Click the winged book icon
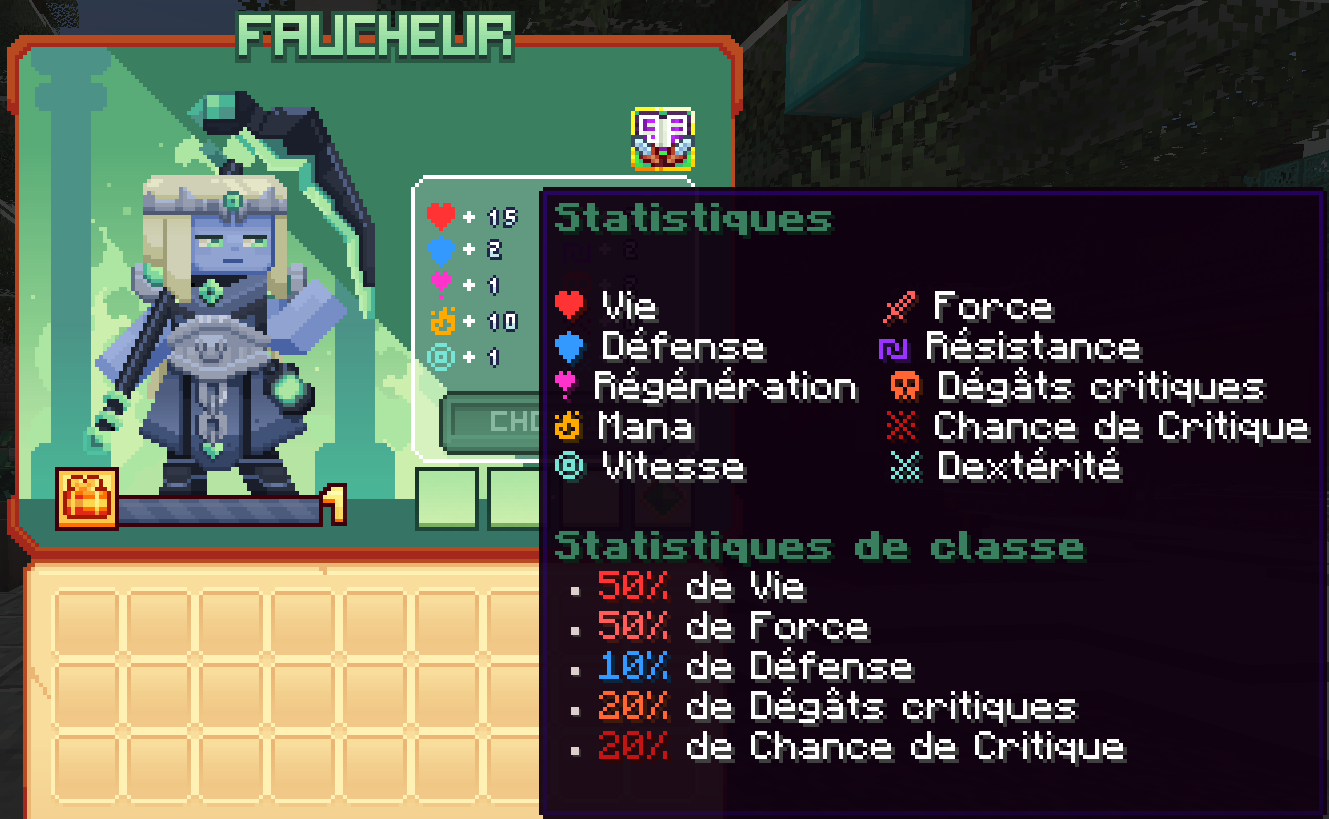The height and width of the screenshot is (819, 1329). [x=663, y=139]
